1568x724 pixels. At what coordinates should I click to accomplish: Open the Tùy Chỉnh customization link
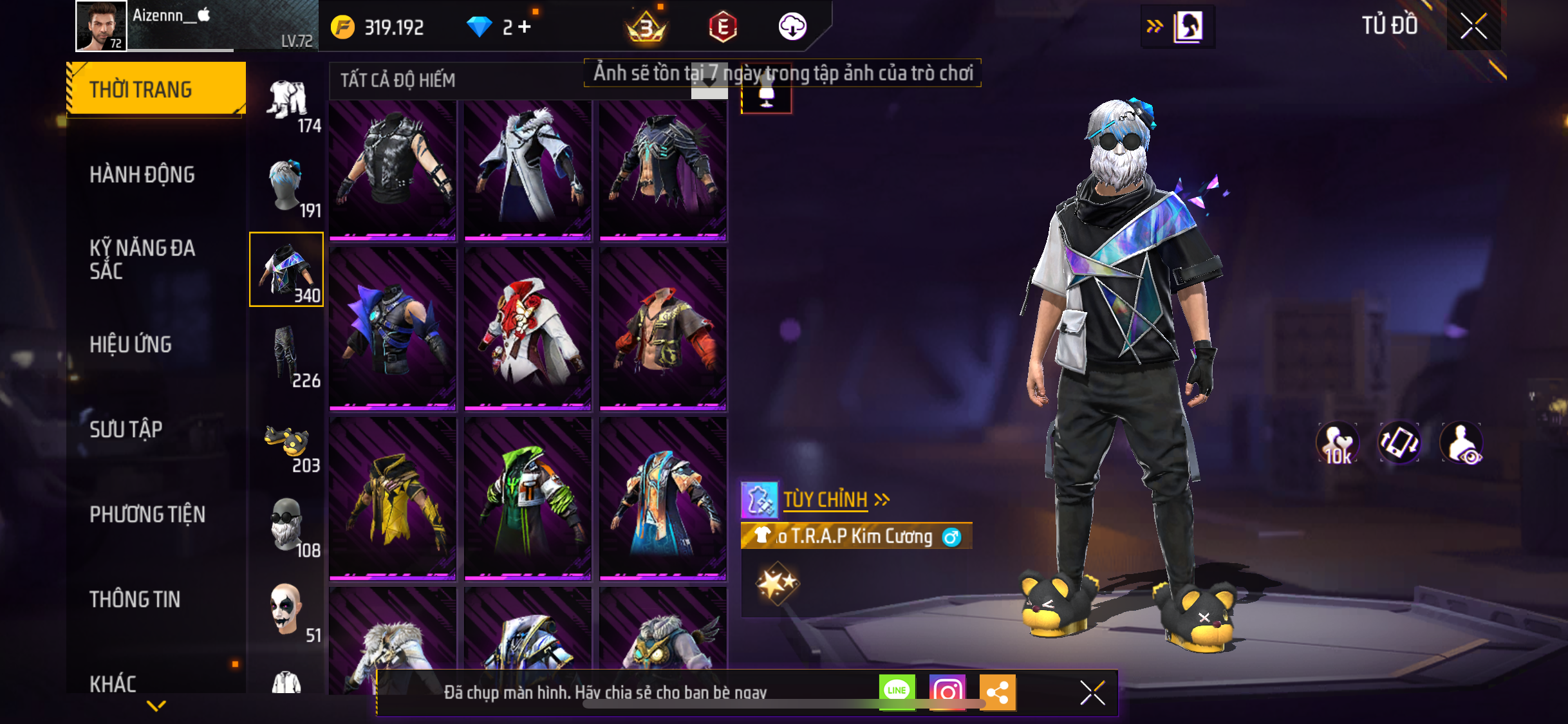tap(825, 499)
